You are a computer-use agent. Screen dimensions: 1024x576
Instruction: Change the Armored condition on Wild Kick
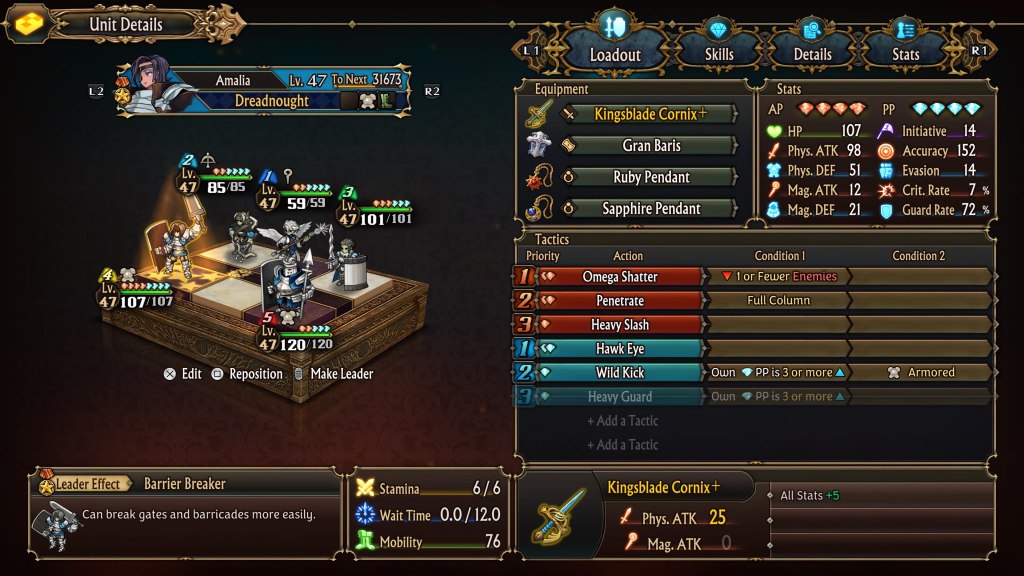[x=921, y=373]
